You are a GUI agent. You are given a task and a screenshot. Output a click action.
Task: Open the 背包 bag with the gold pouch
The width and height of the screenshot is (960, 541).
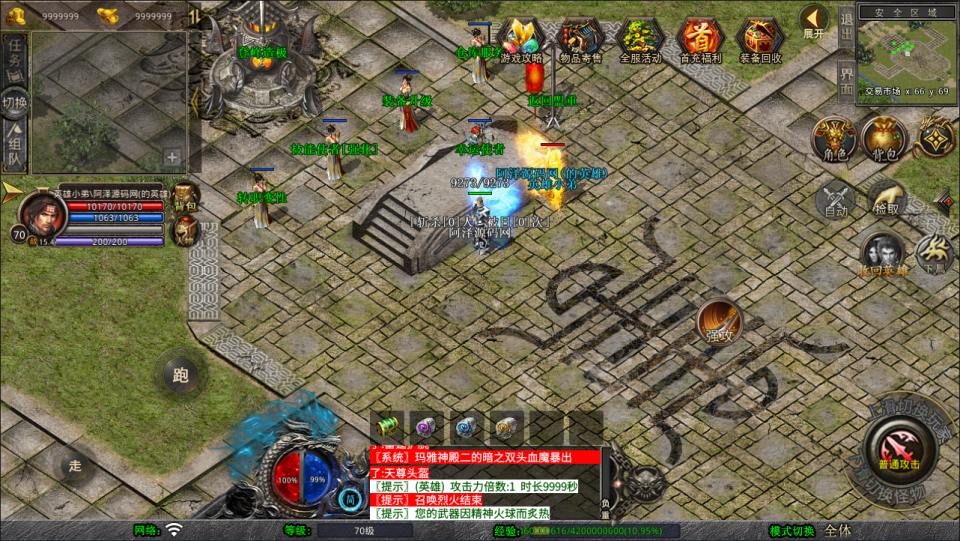click(883, 138)
